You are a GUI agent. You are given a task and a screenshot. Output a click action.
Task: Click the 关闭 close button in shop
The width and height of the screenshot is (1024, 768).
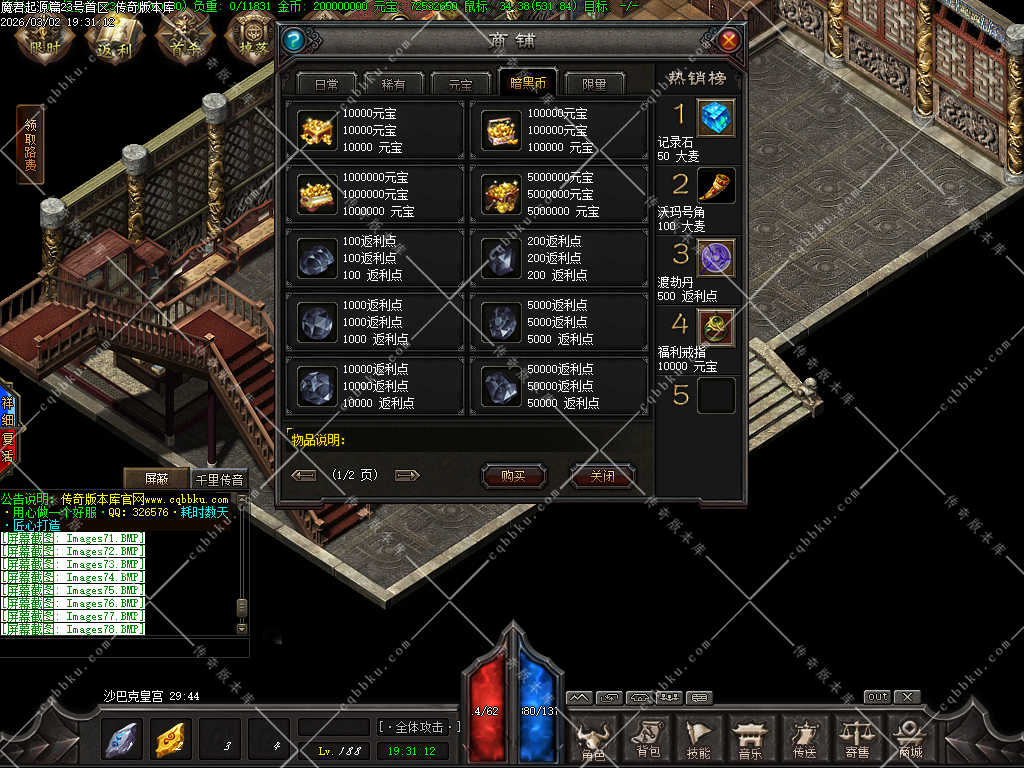[602, 476]
